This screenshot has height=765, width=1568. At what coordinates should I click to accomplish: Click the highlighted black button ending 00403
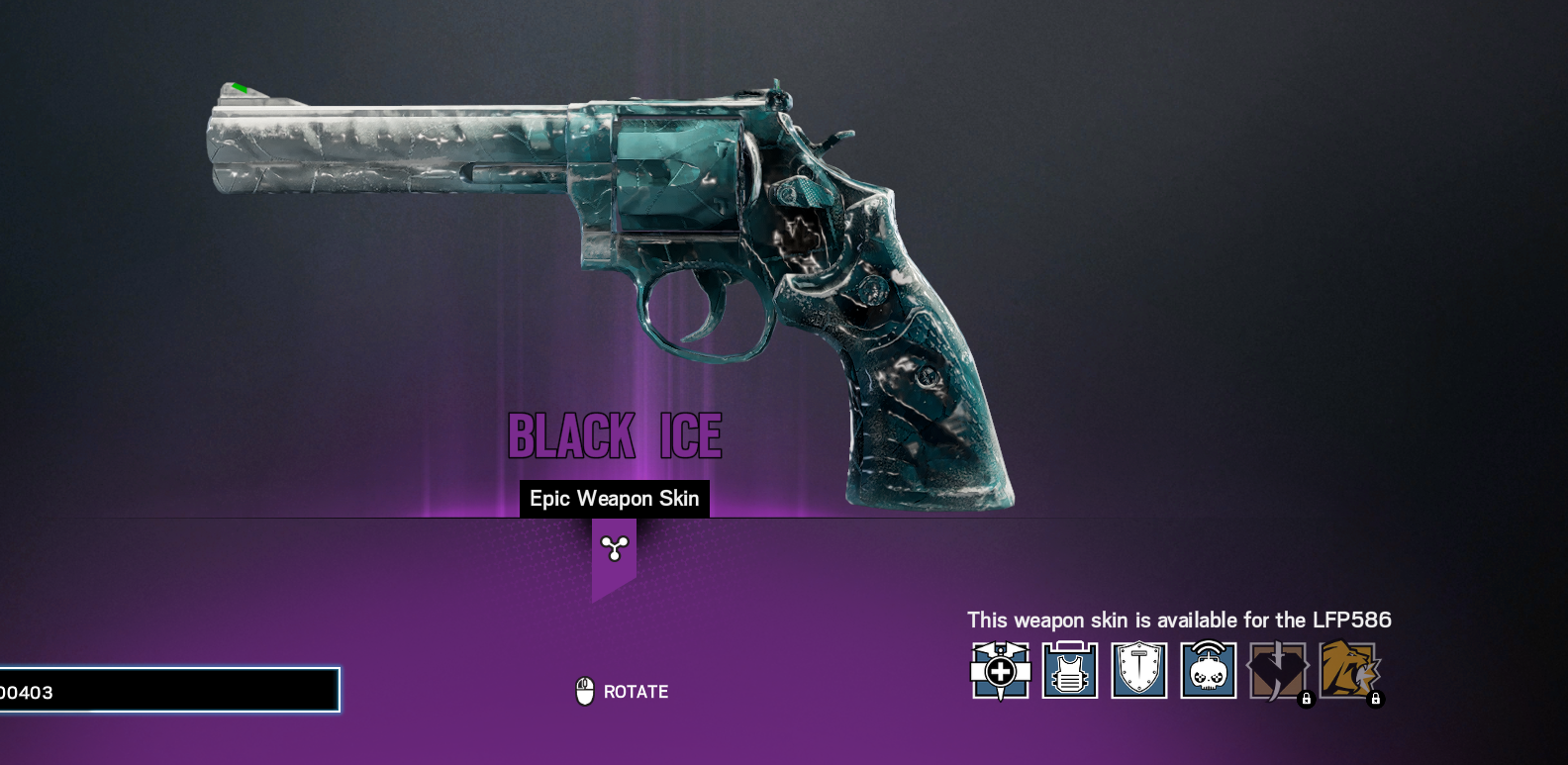click(x=168, y=691)
